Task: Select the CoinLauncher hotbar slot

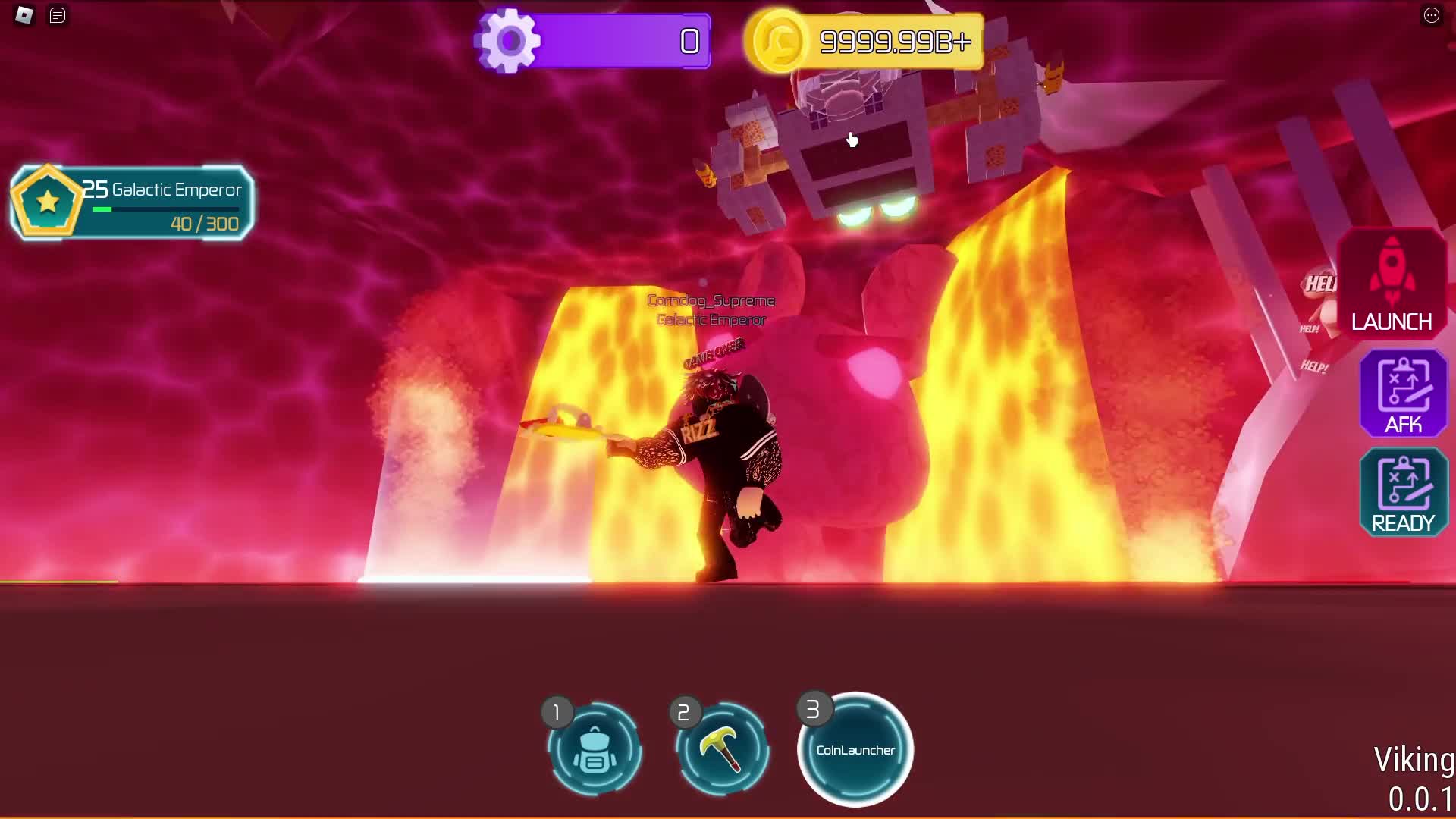Action: (x=855, y=750)
